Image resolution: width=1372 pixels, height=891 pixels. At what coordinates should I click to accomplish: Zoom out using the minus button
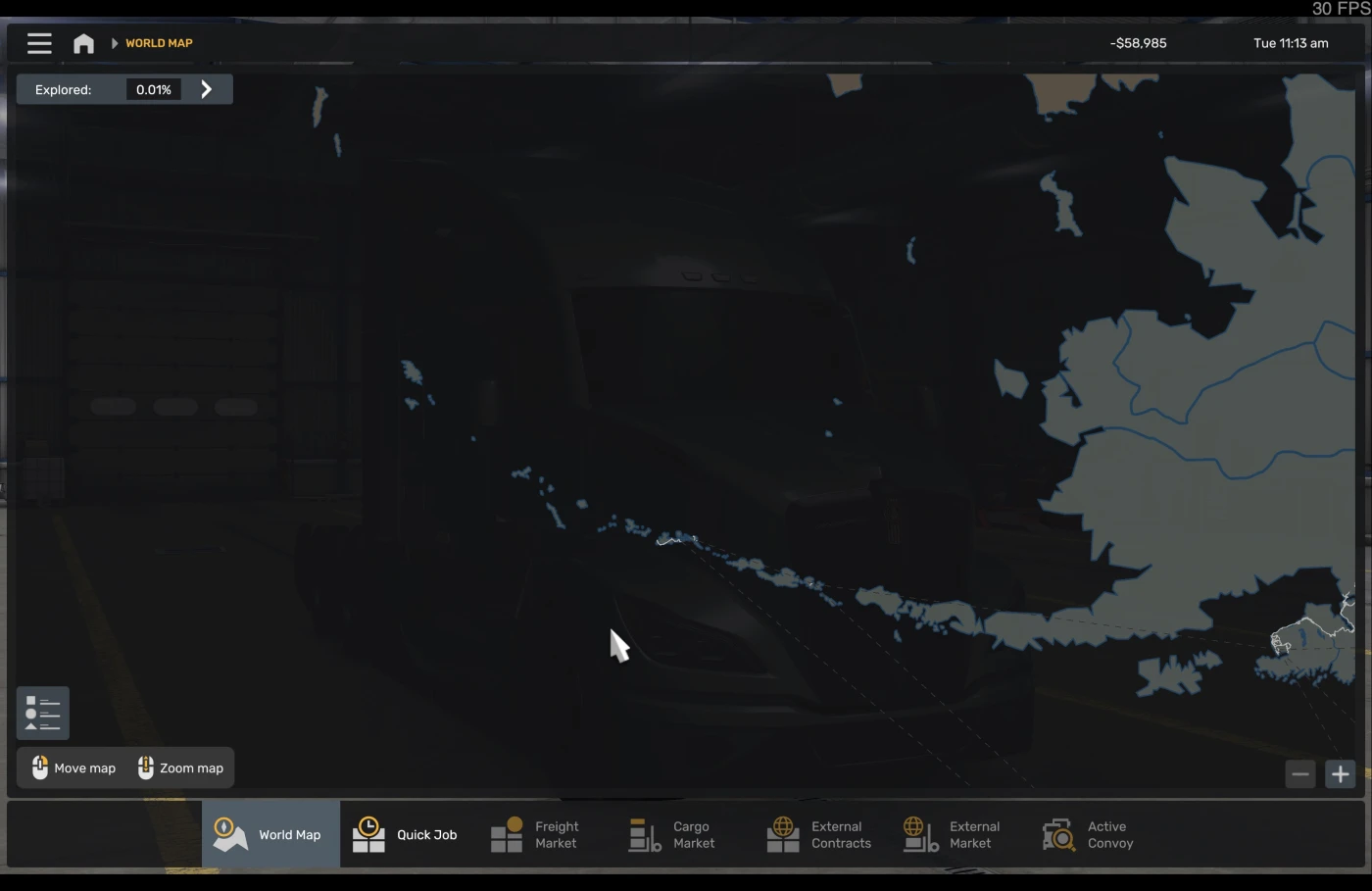point(1300,773)
